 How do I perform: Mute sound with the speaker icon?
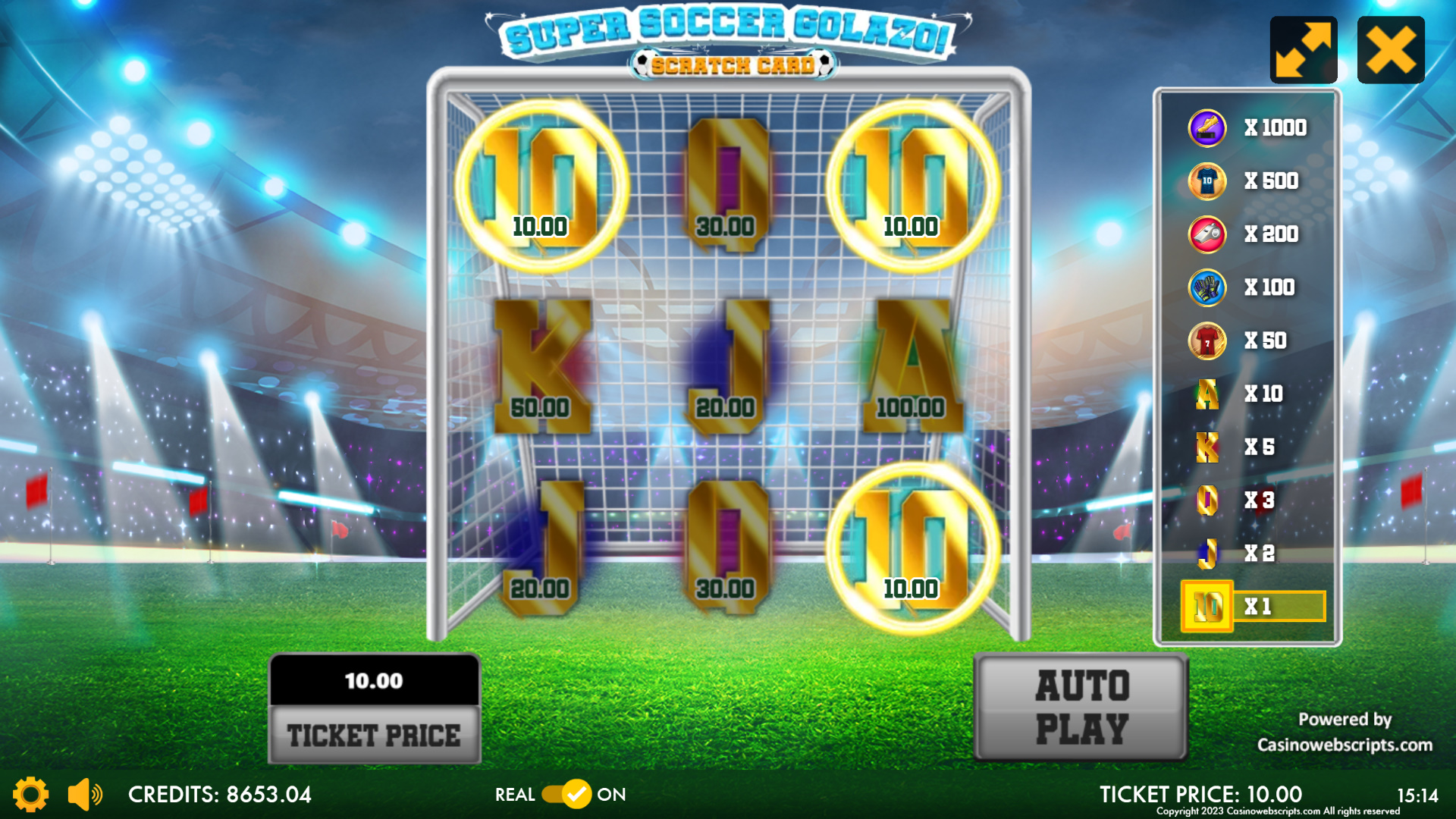coord(85,794)
